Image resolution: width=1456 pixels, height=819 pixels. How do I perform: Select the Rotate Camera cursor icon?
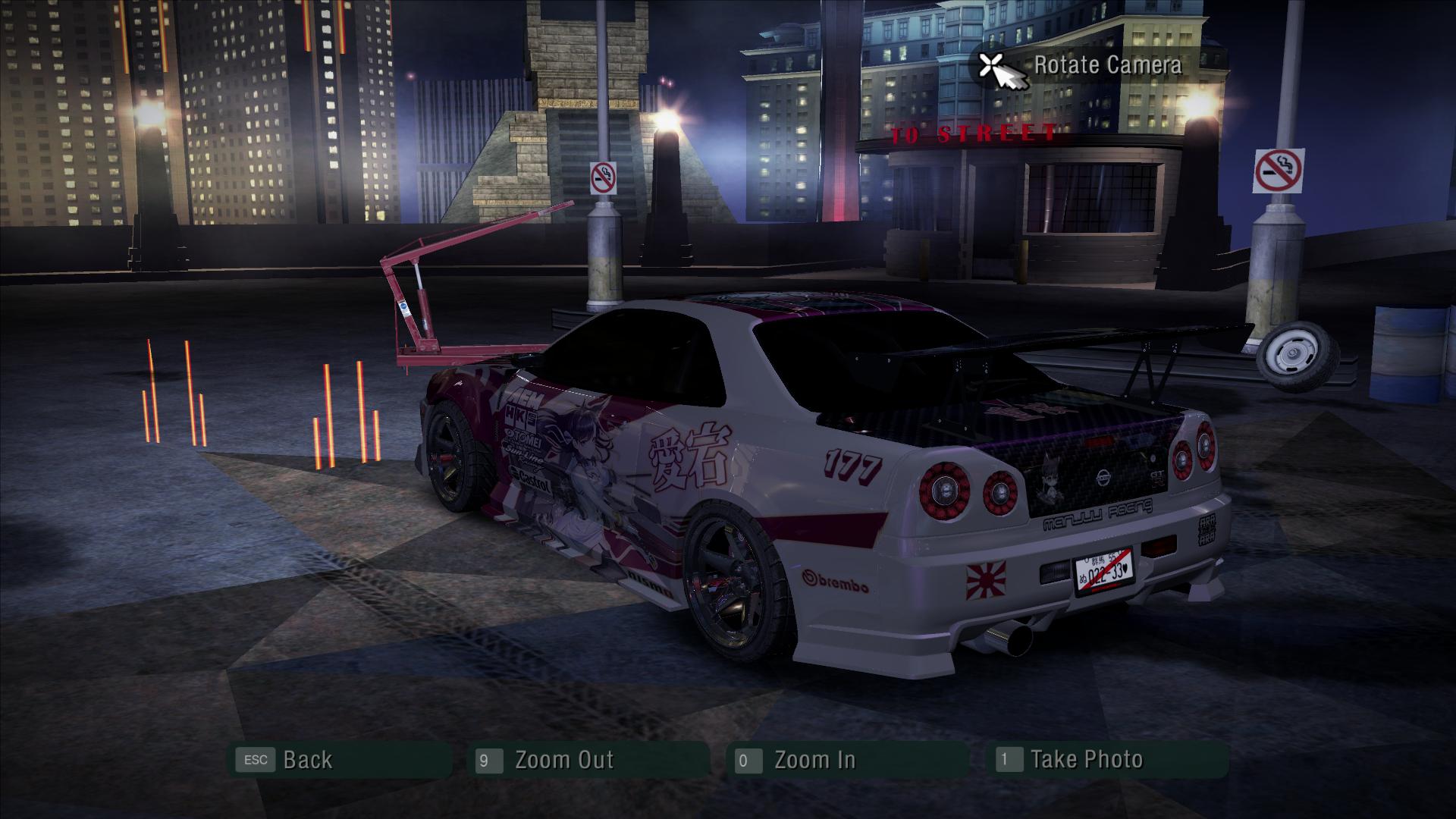992,67
